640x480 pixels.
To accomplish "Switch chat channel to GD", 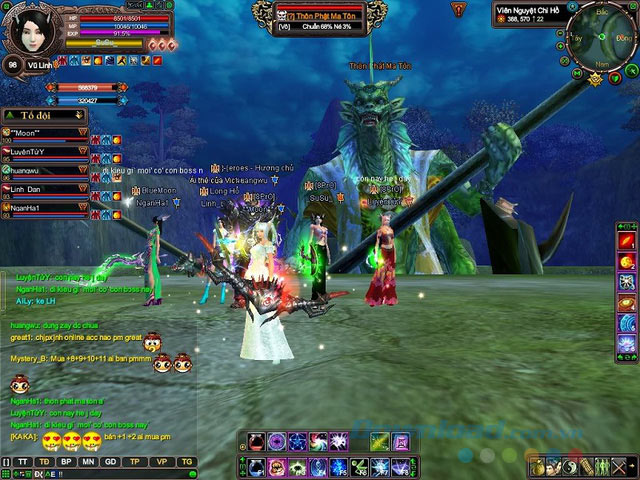I will (x=111, y=461).
